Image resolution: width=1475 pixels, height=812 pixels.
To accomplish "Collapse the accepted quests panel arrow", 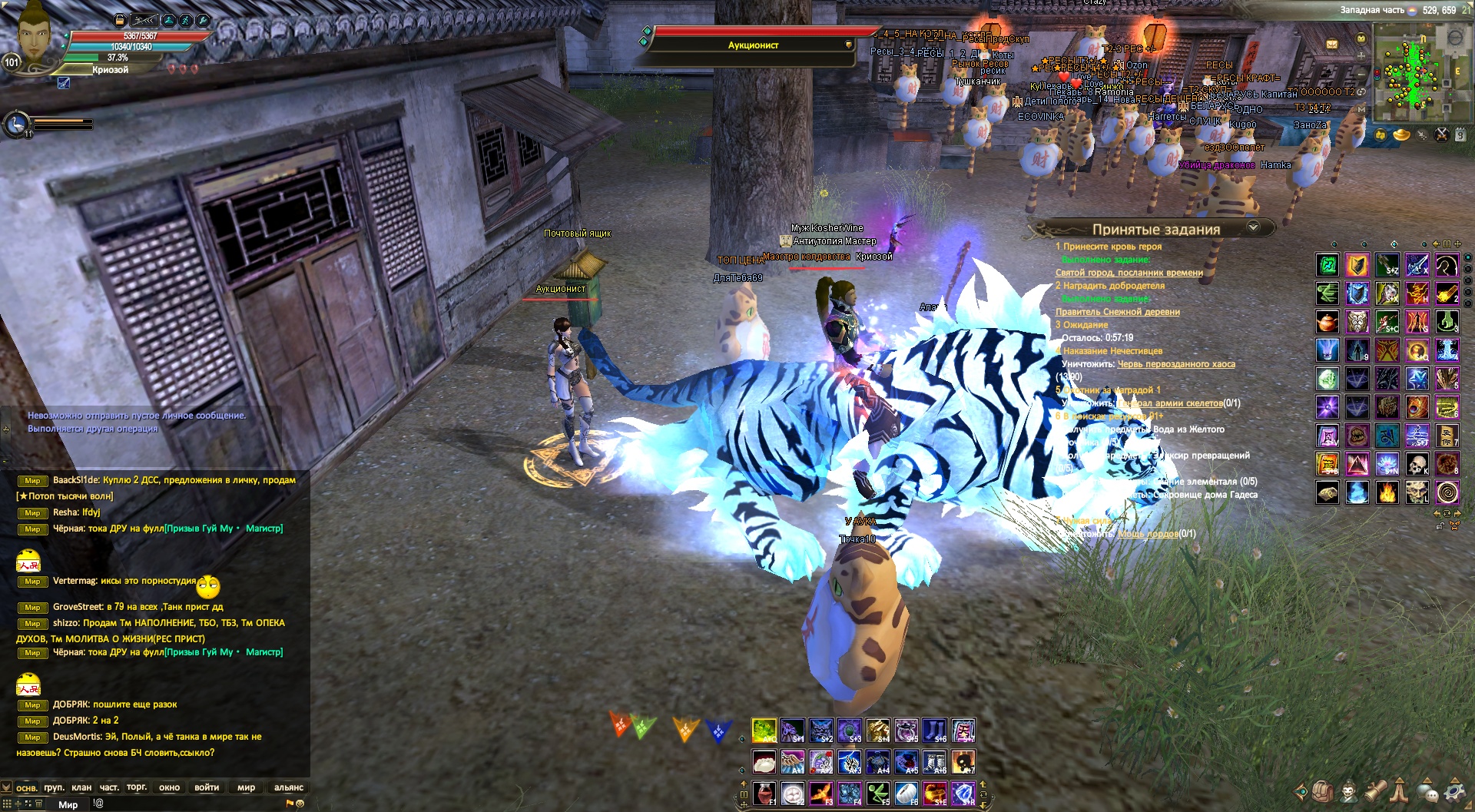I will [x=1254, y=227].
